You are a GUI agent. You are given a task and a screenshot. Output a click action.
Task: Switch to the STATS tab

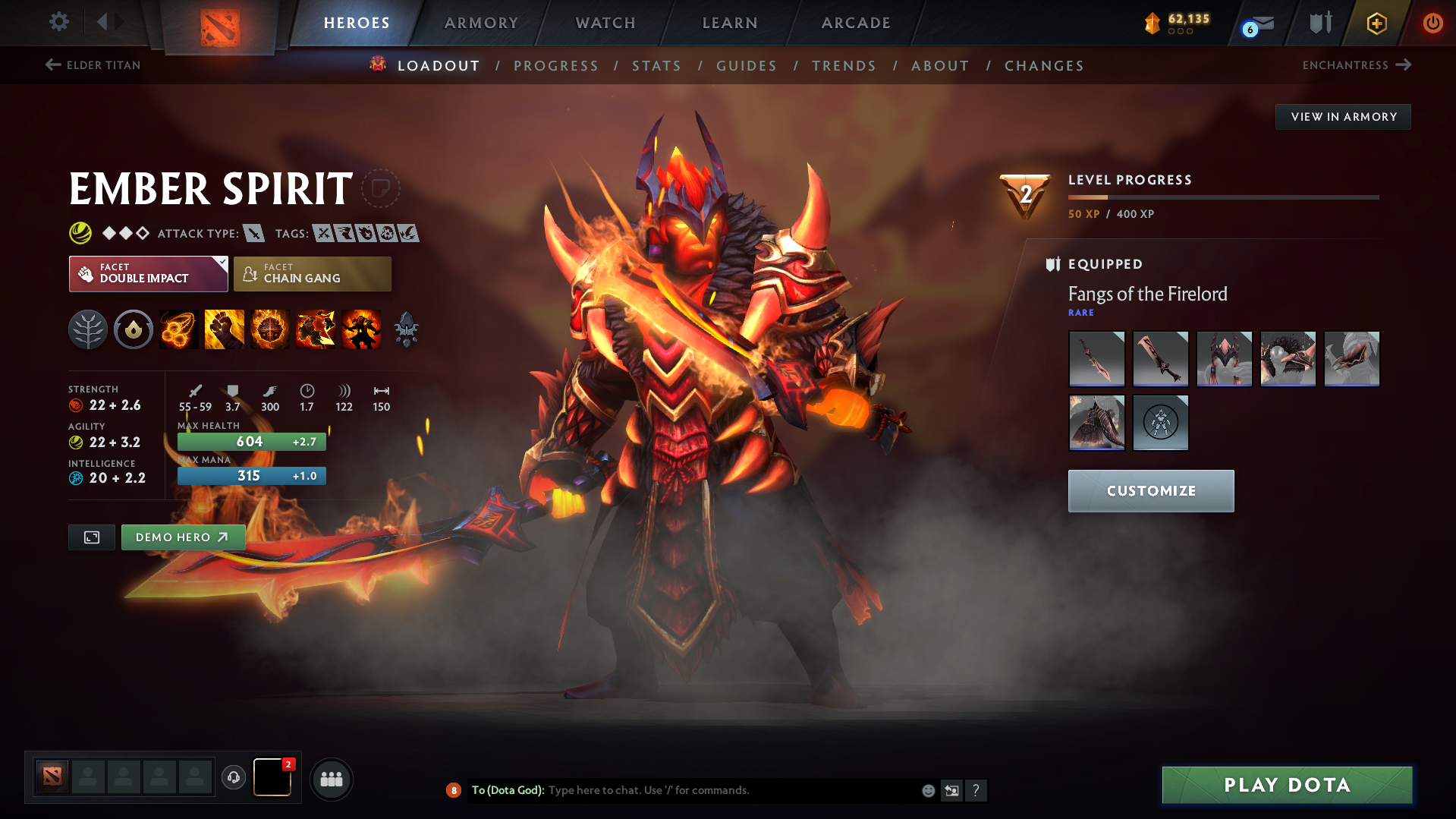(x=656, y=65)
